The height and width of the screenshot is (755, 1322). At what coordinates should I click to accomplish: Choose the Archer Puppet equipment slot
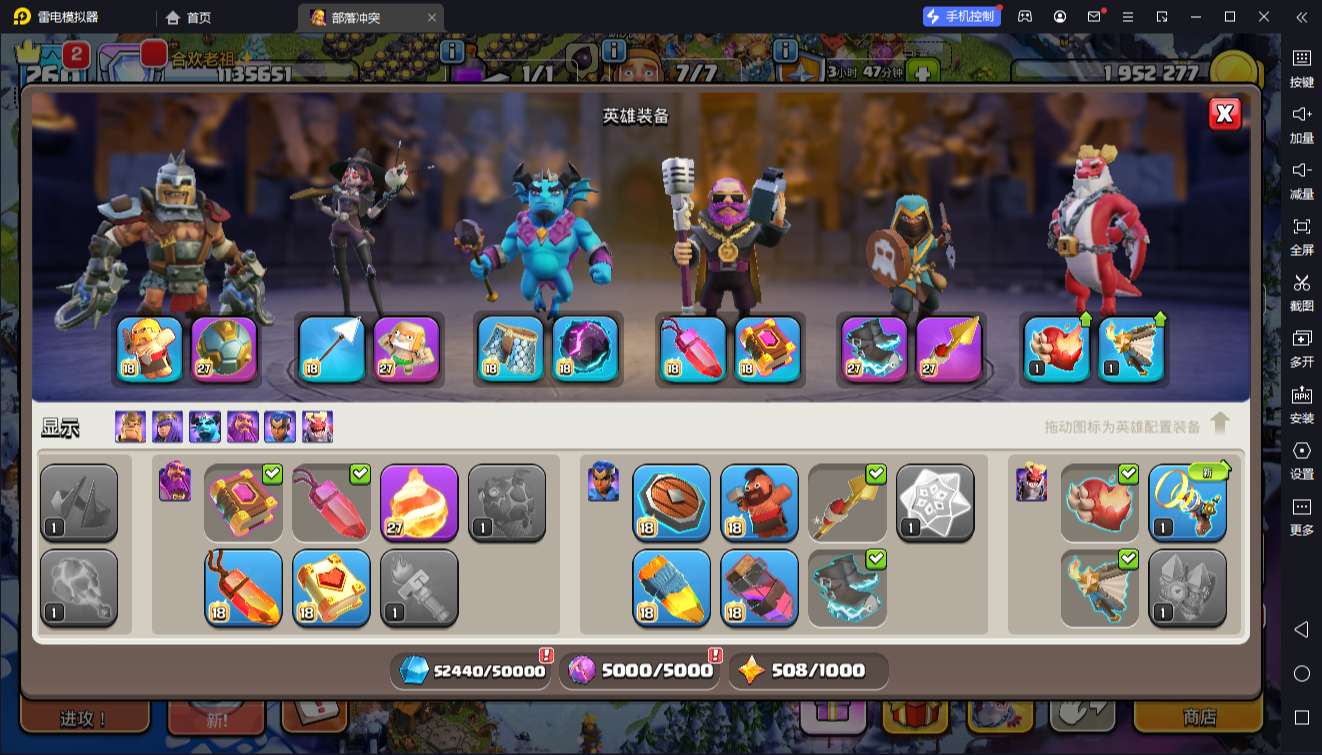407,349
